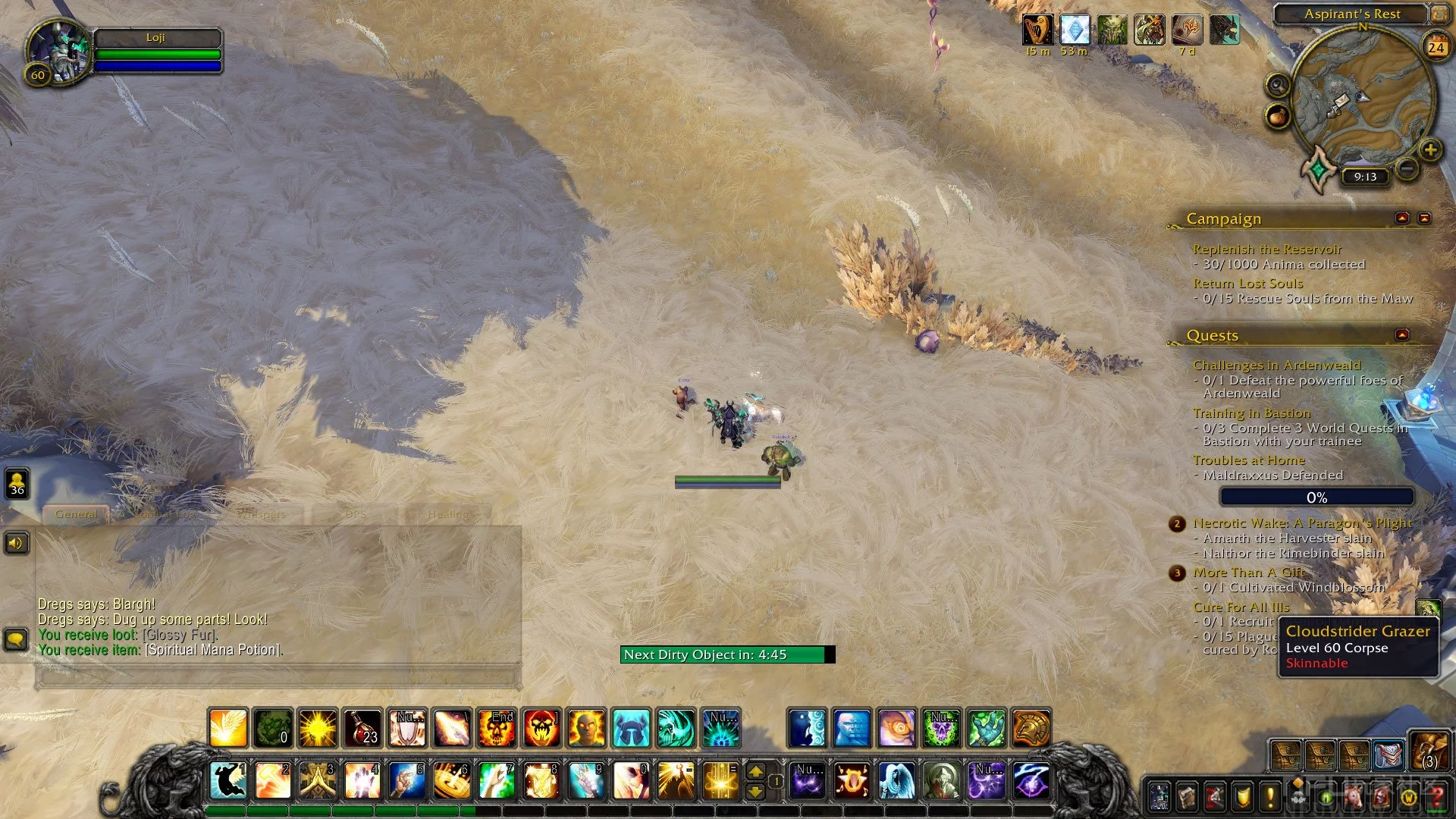Open the Training in Bastion quest

pos(1251,413)
